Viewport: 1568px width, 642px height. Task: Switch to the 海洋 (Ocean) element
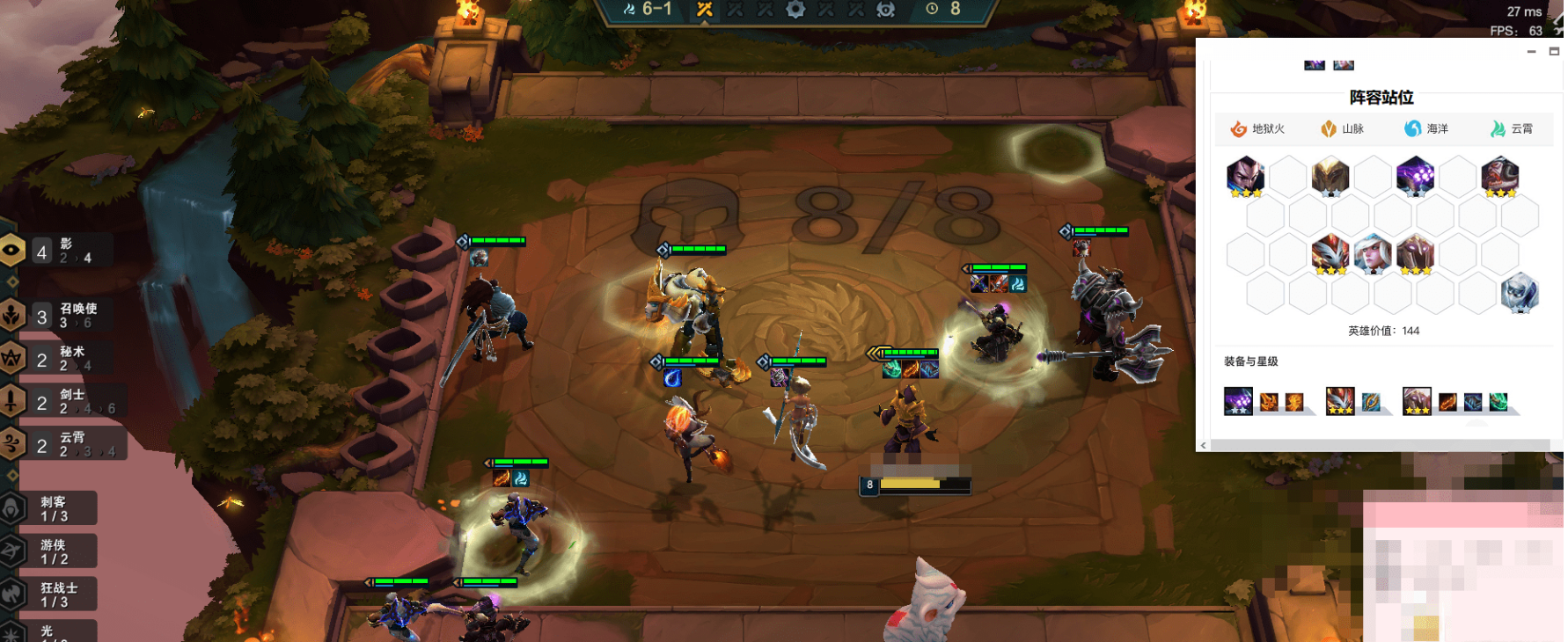coord(1425,129)
